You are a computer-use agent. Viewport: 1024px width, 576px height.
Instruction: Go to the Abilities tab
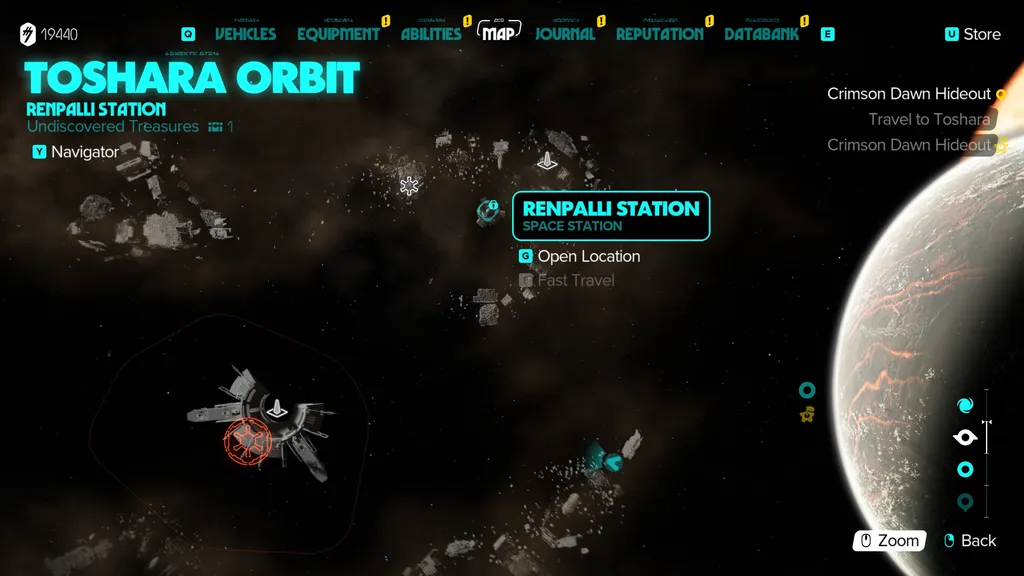[x=431, y=34]
